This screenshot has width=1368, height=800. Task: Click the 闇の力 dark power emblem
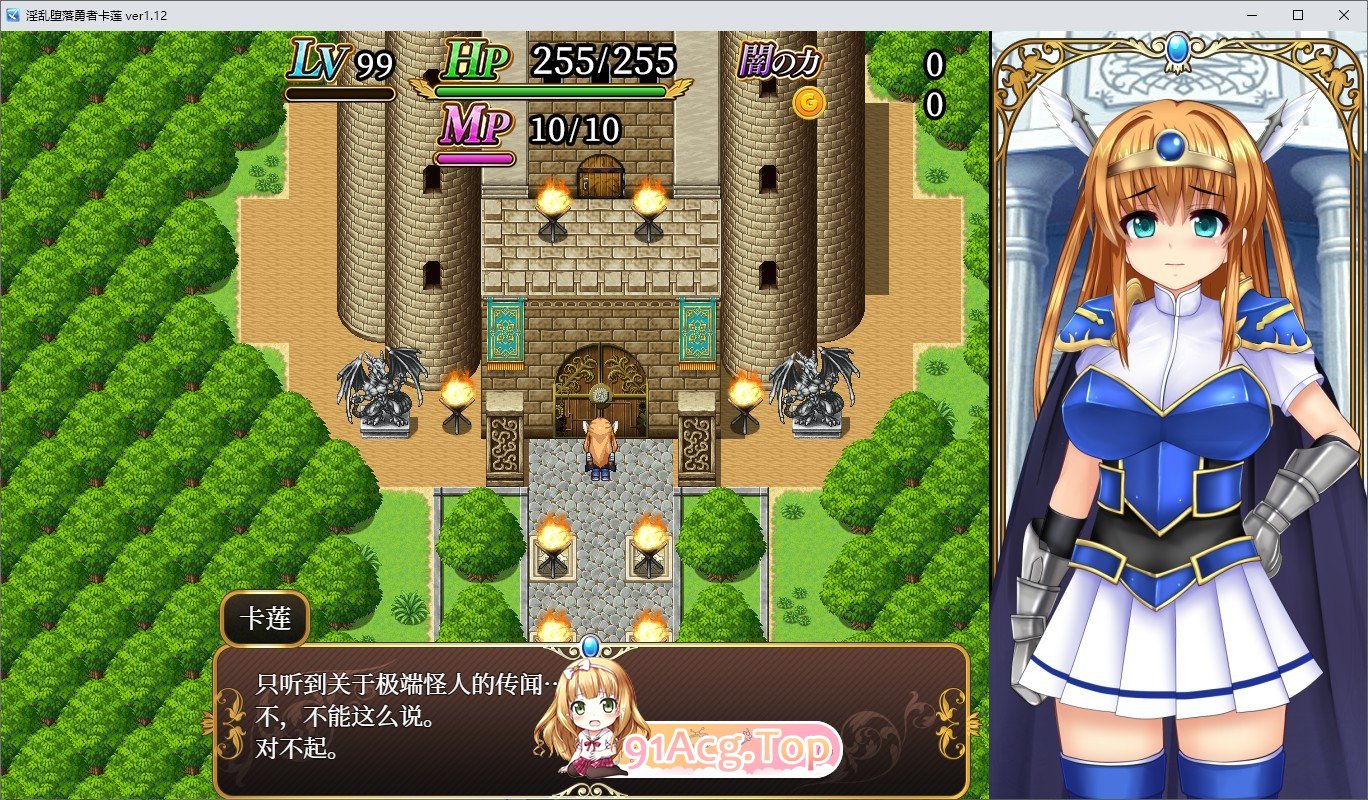(x=780, y=62)
